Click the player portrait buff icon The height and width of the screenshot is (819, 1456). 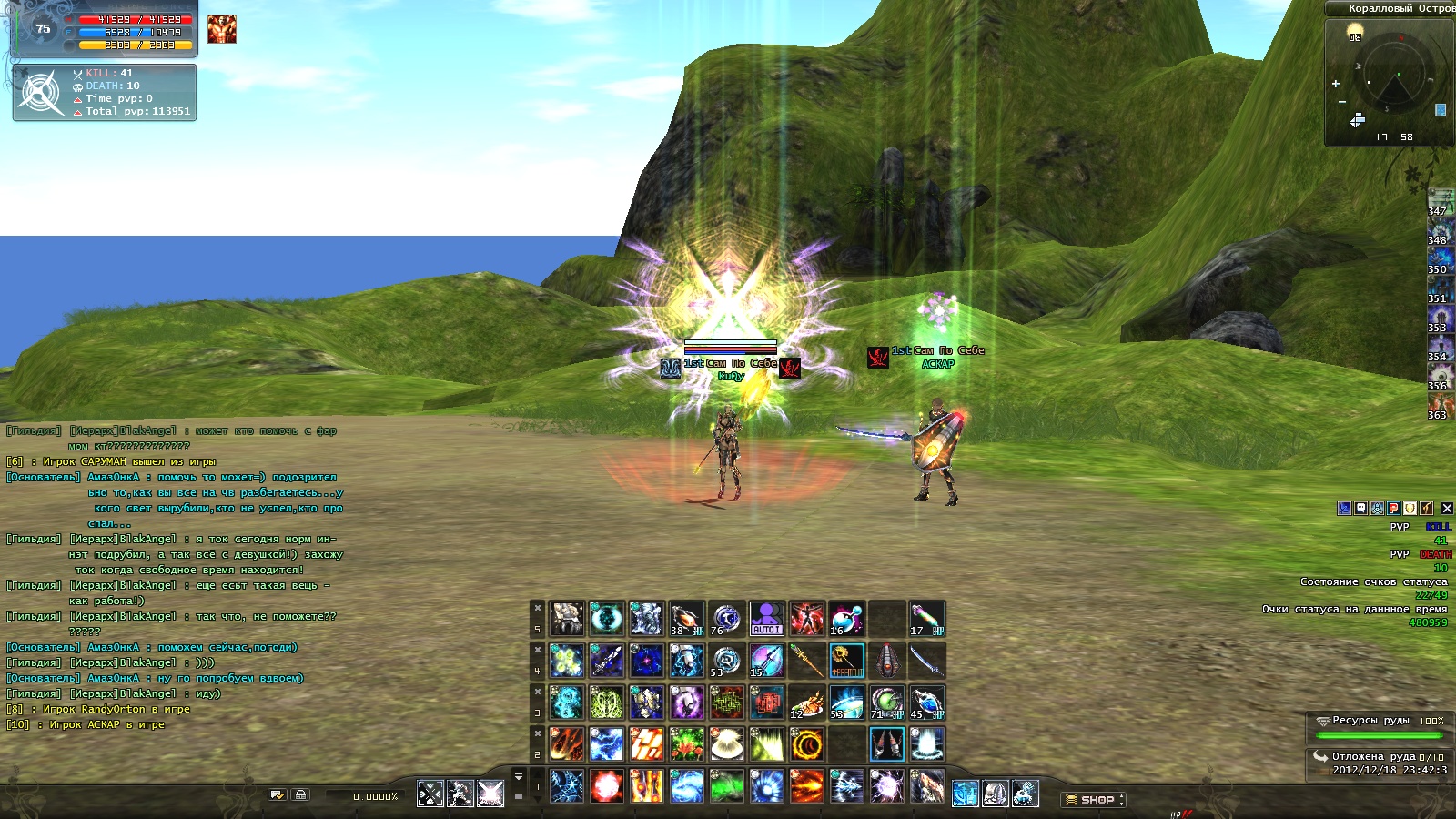(221, 29)
